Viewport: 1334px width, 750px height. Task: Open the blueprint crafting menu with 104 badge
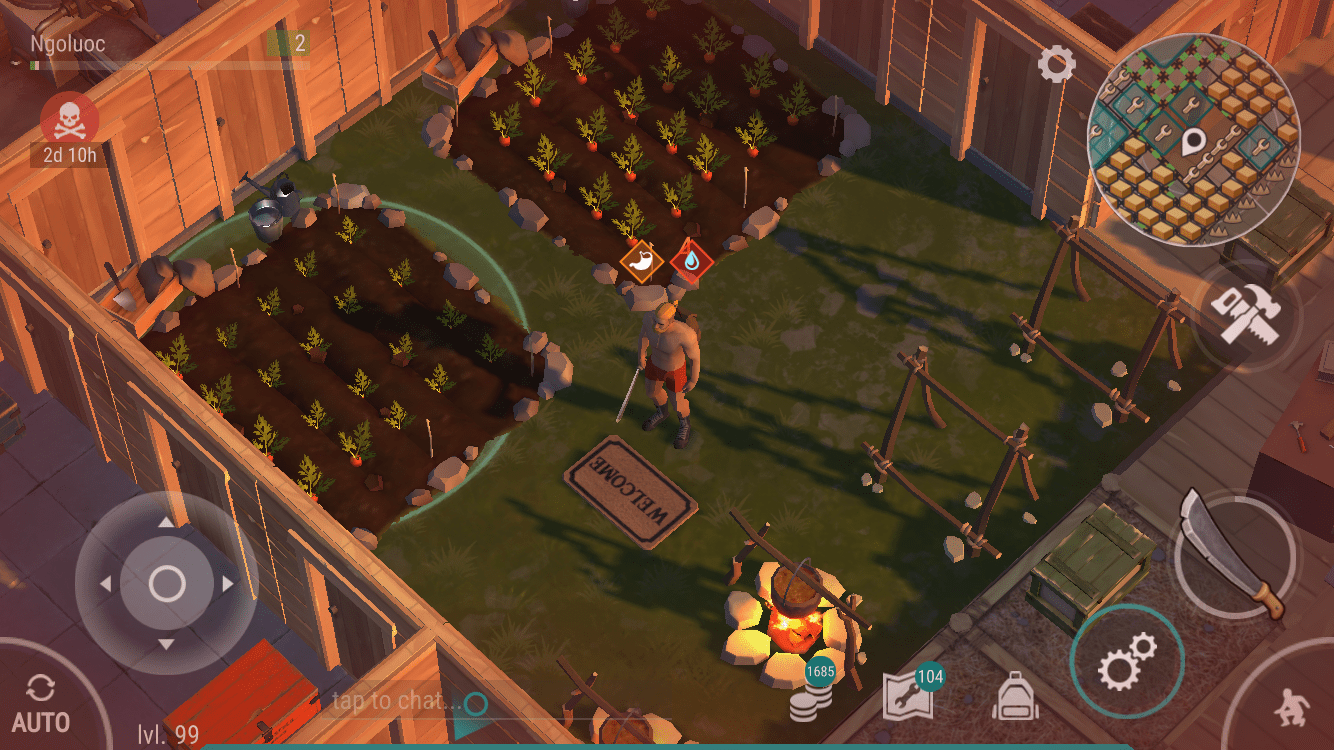point(909,696)
